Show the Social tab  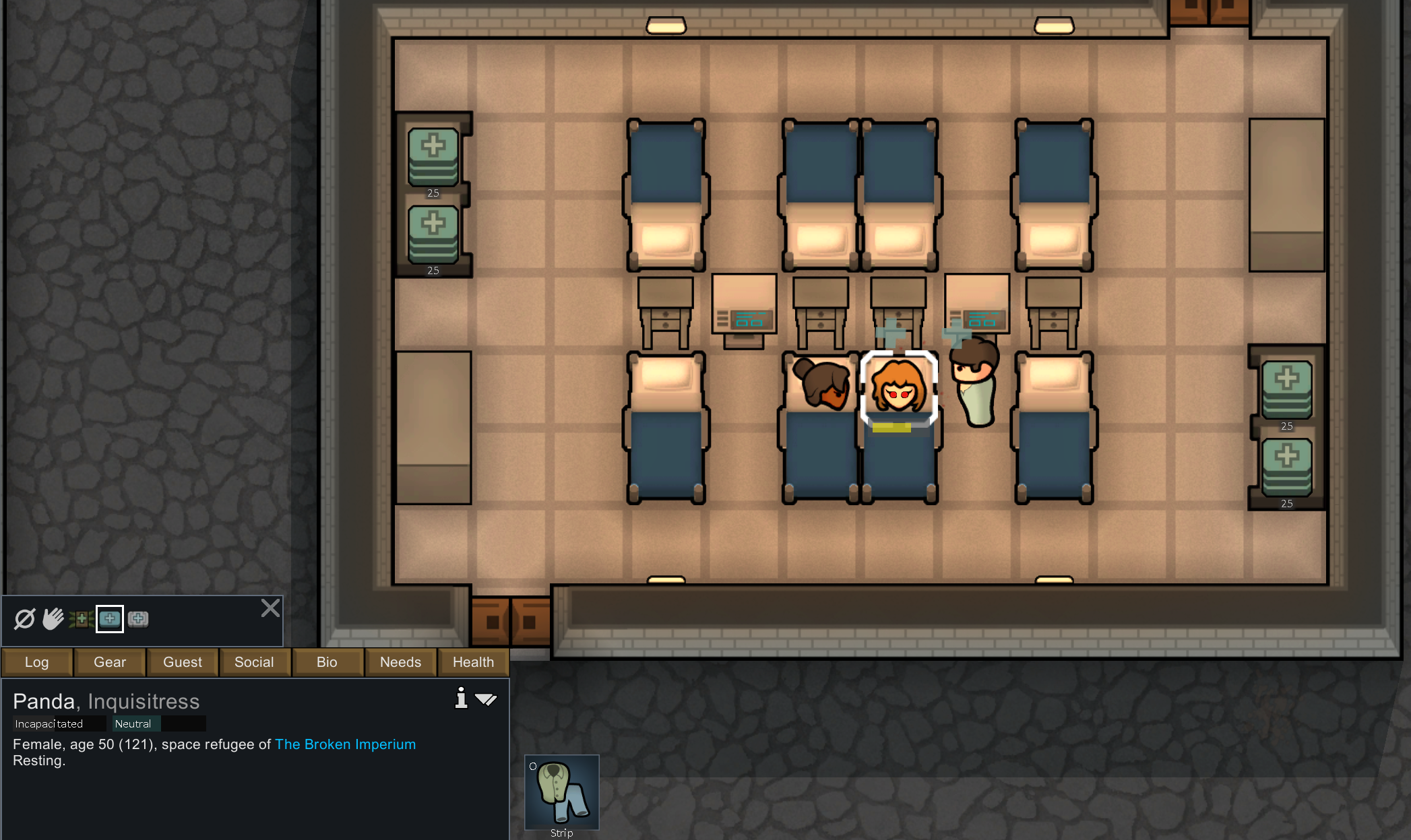[254, 662]
